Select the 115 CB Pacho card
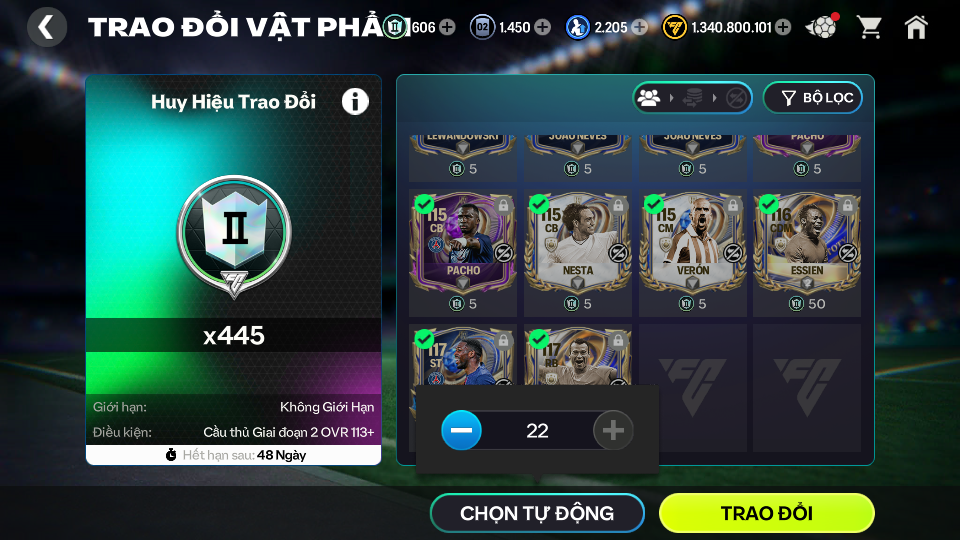The height and width of the screenshot is (540, 960). coord(463,245)
